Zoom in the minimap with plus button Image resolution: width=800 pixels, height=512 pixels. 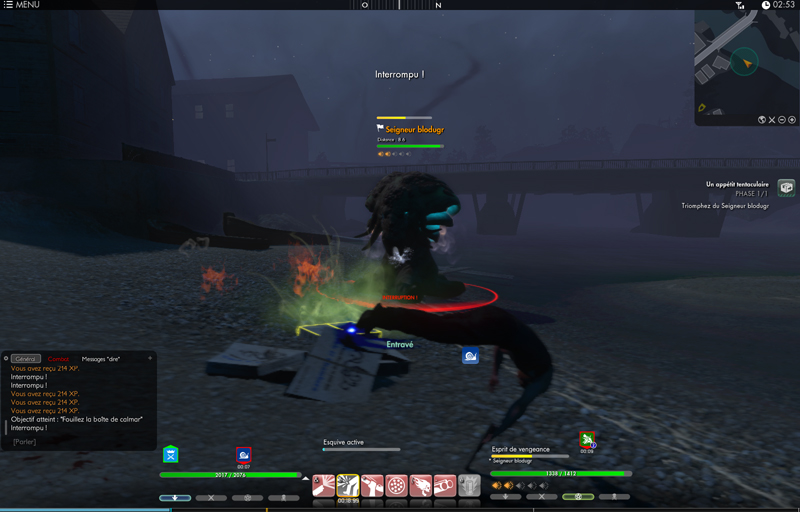[792, 120]
